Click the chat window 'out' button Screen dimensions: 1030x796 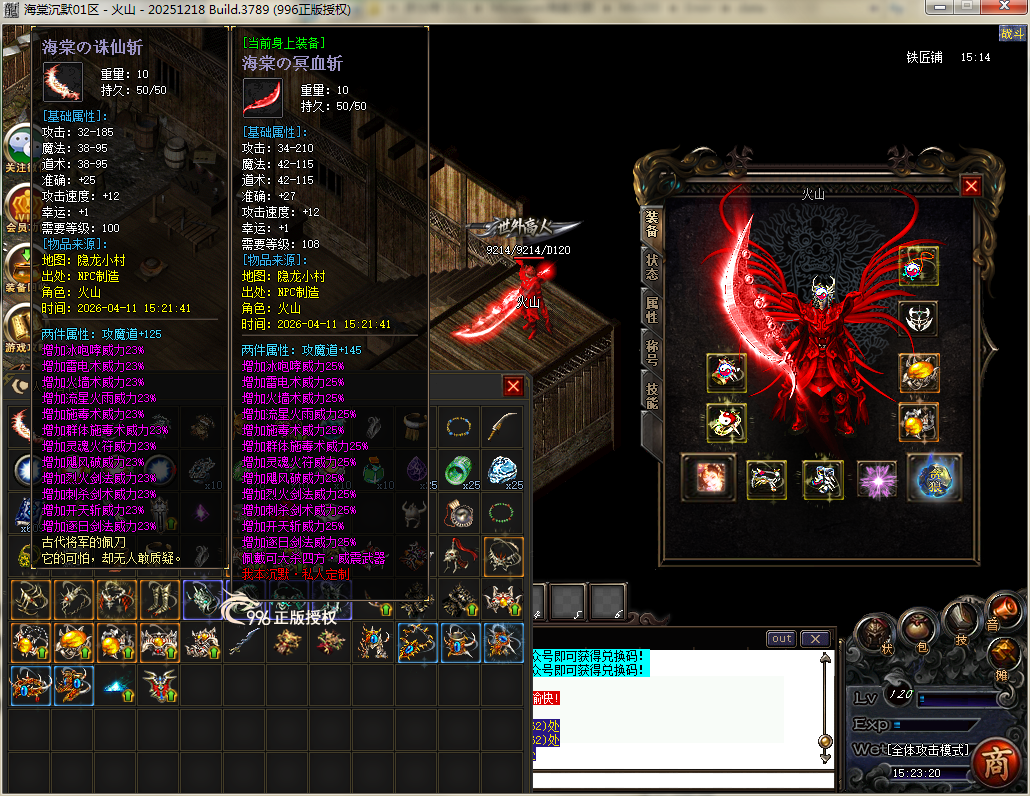[x=782, y=639]
